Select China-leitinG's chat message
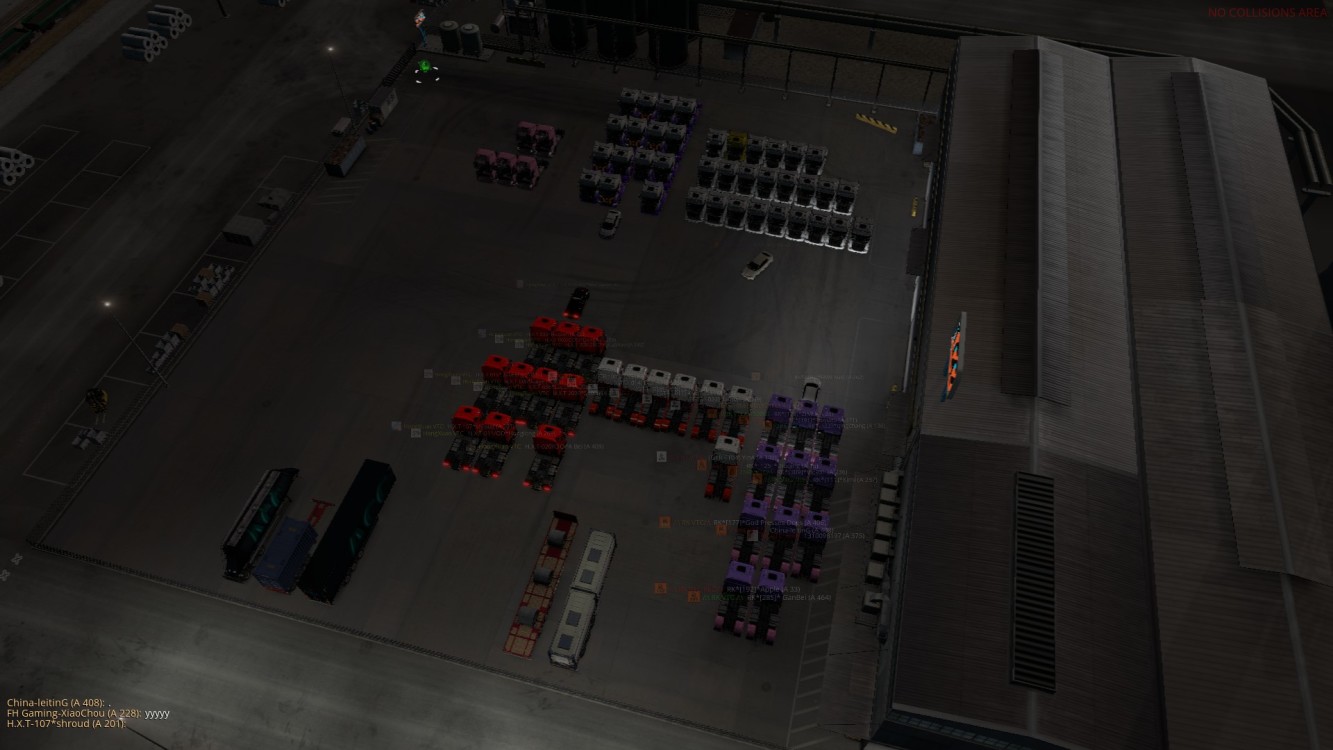 coord(58,703)
